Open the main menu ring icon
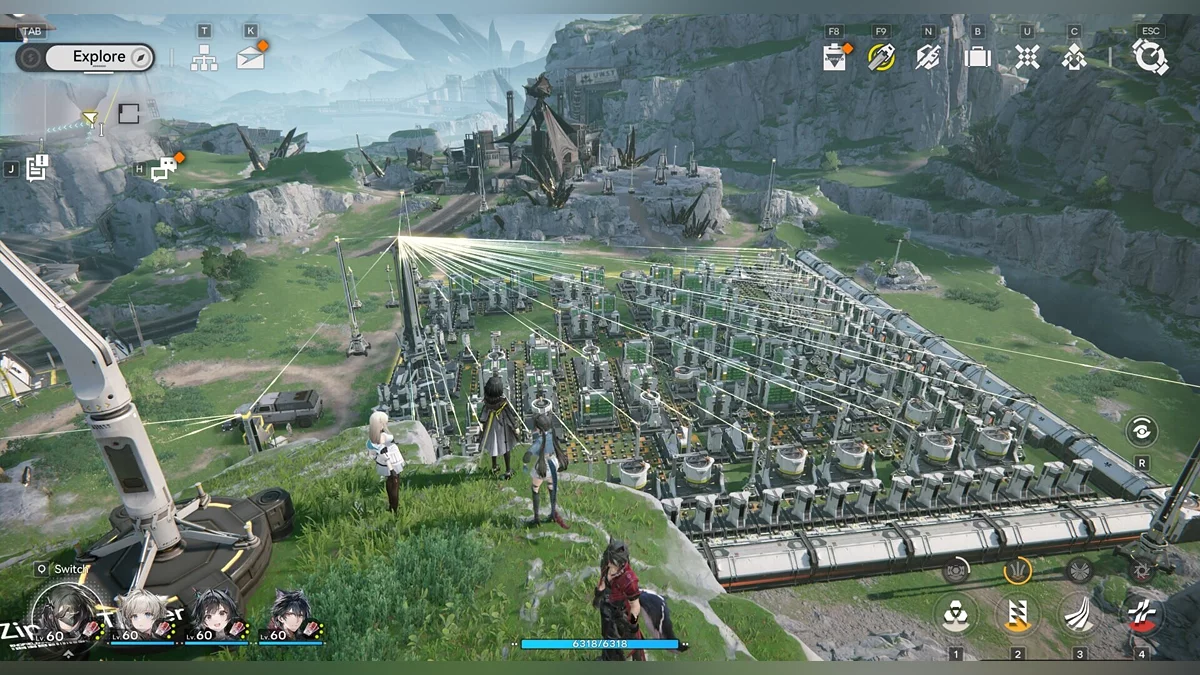Image resolution: width=1200 pixels, height=675 pixels. pyautogui.click(x=1150, y=57)
